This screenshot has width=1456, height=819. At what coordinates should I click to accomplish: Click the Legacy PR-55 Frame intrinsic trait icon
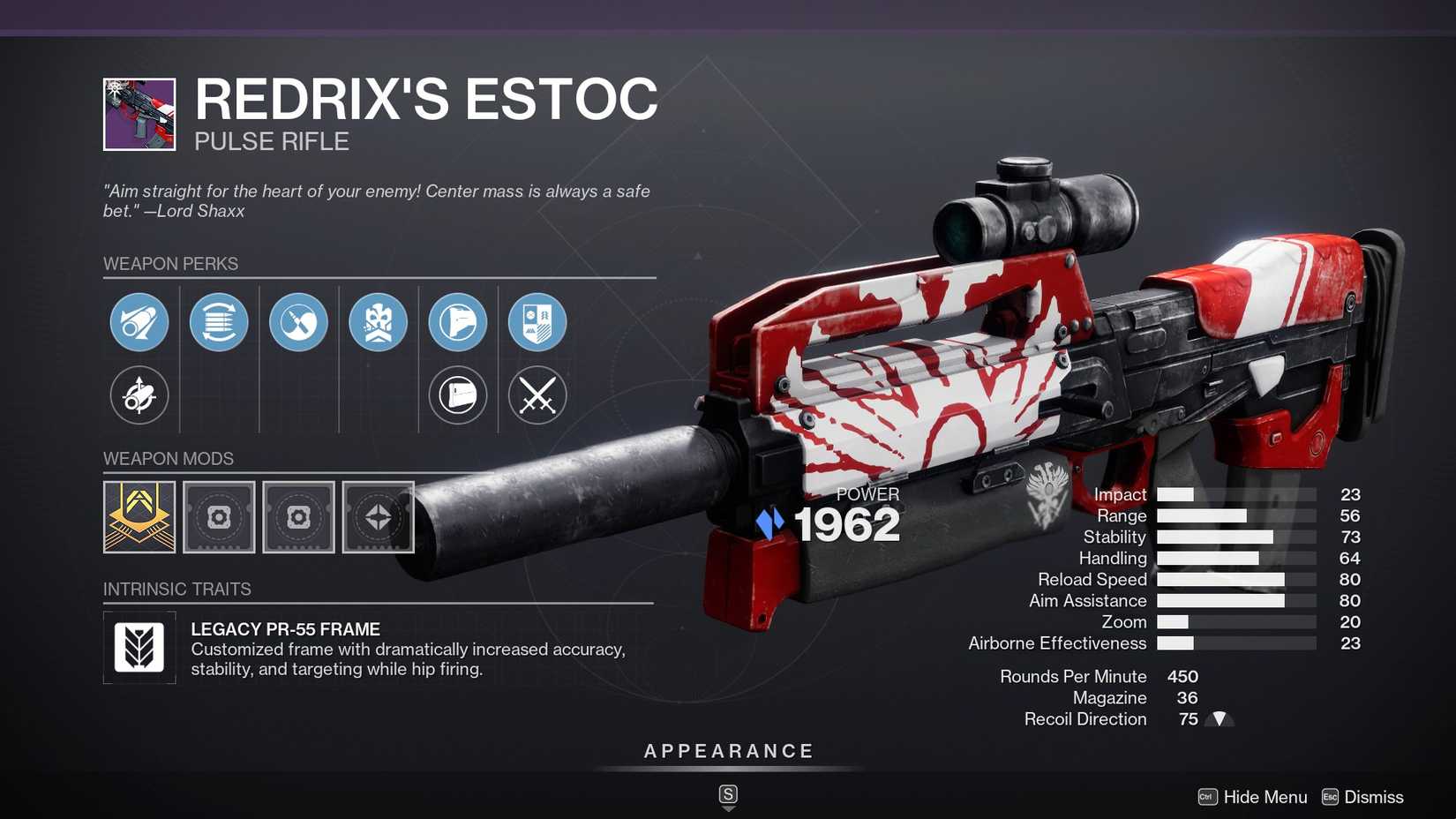point(139,647)
